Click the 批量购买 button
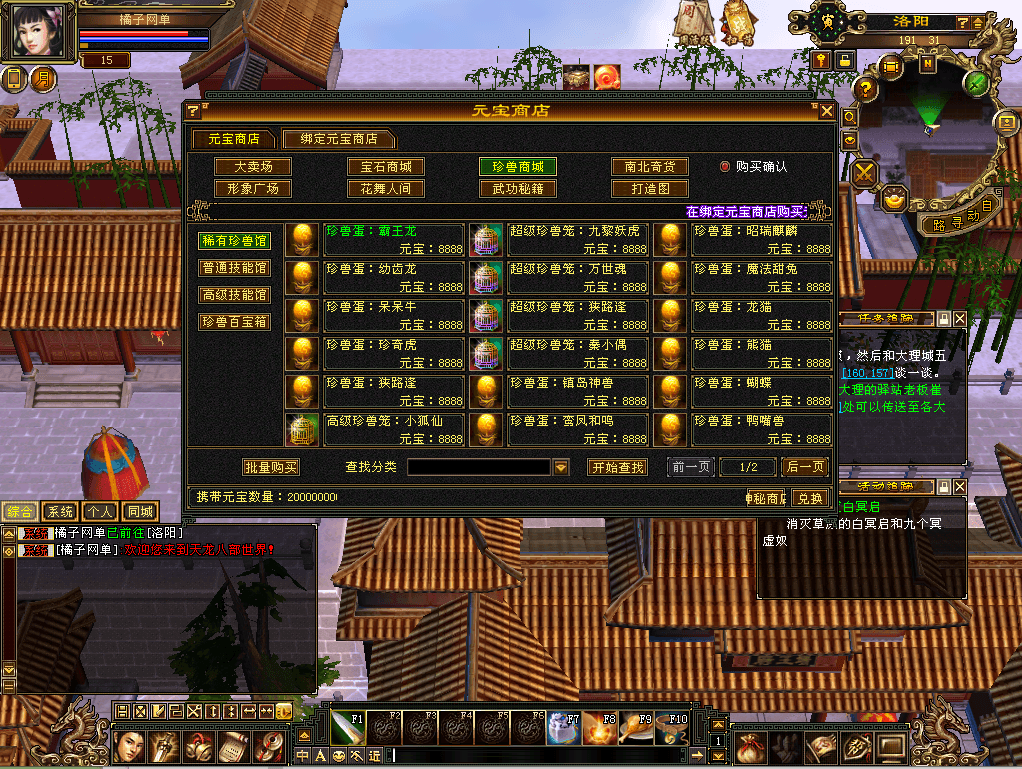1022x769 pixels. (271, 467)
